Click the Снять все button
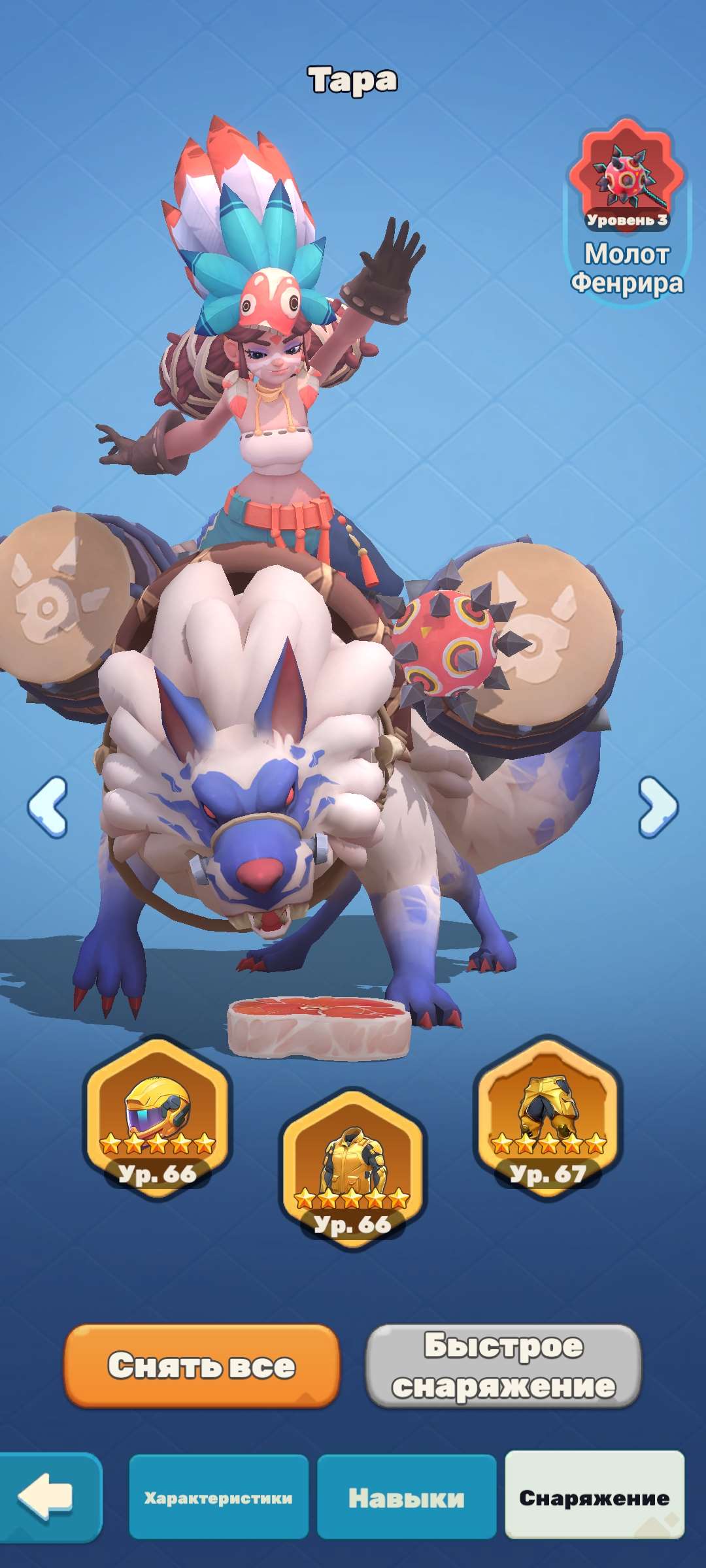Viewport: 706px width, 1568px height. click(x=202, y=1365)
